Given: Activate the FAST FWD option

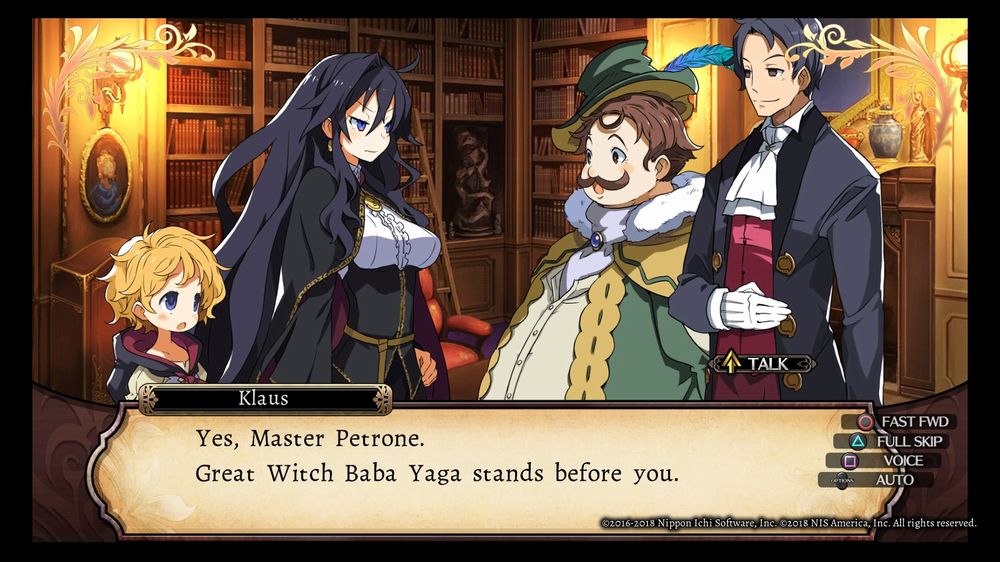Looking at the screenshot, I should 896,422.
